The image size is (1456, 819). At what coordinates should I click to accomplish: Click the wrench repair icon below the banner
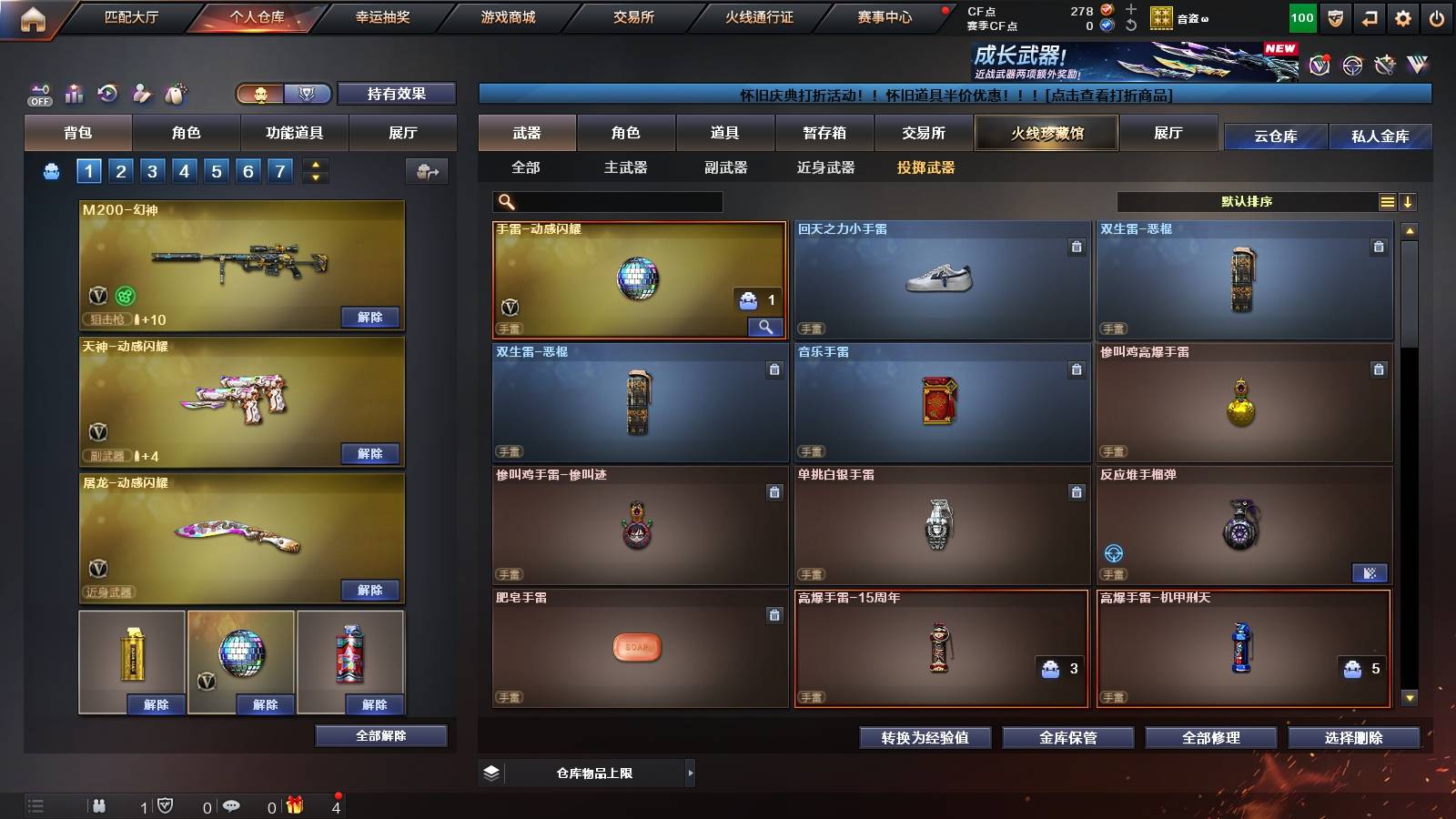tap(1384, 66)
